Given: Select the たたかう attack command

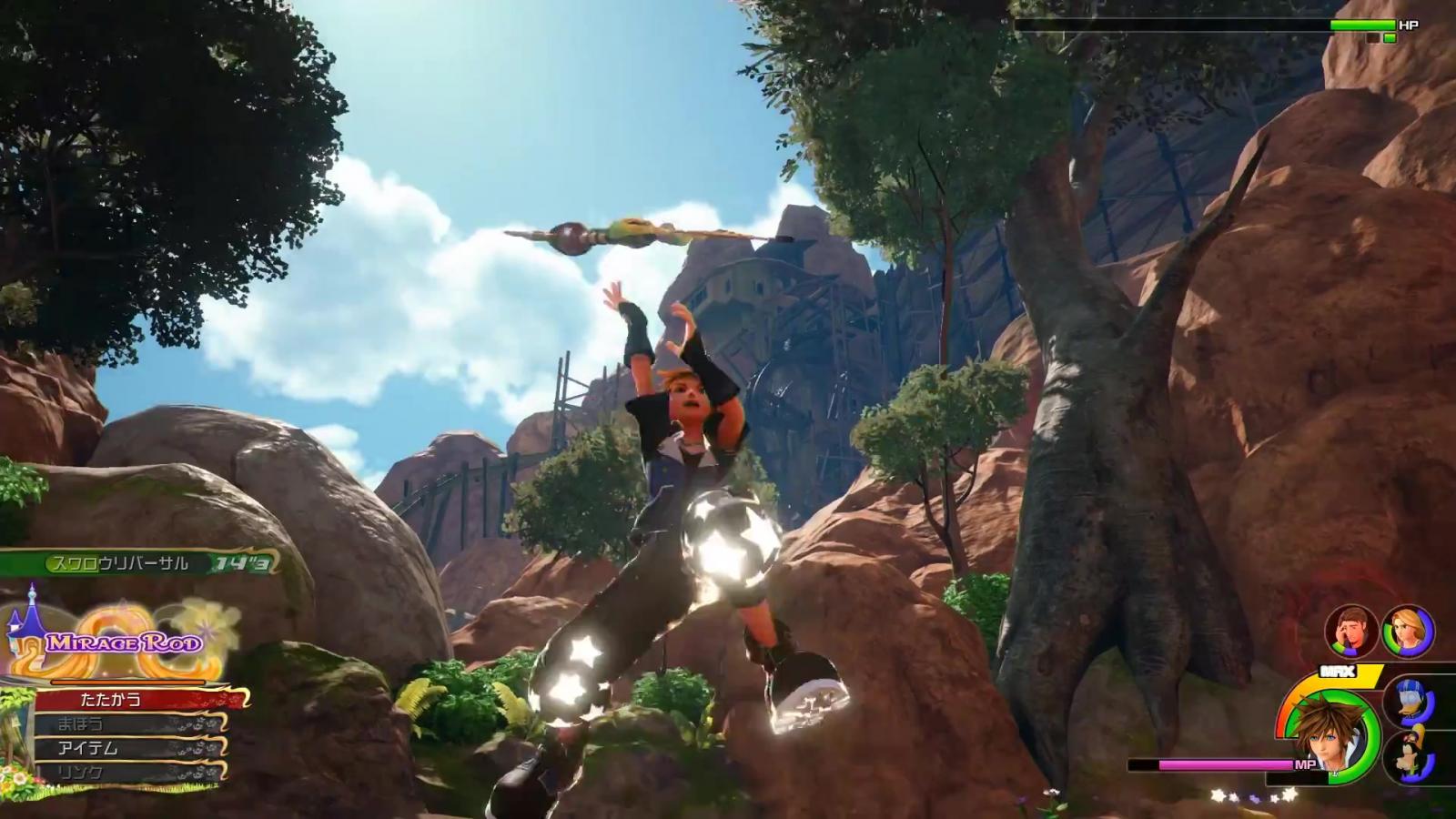Looking at the screenshot, I should (x=136, y=699).
